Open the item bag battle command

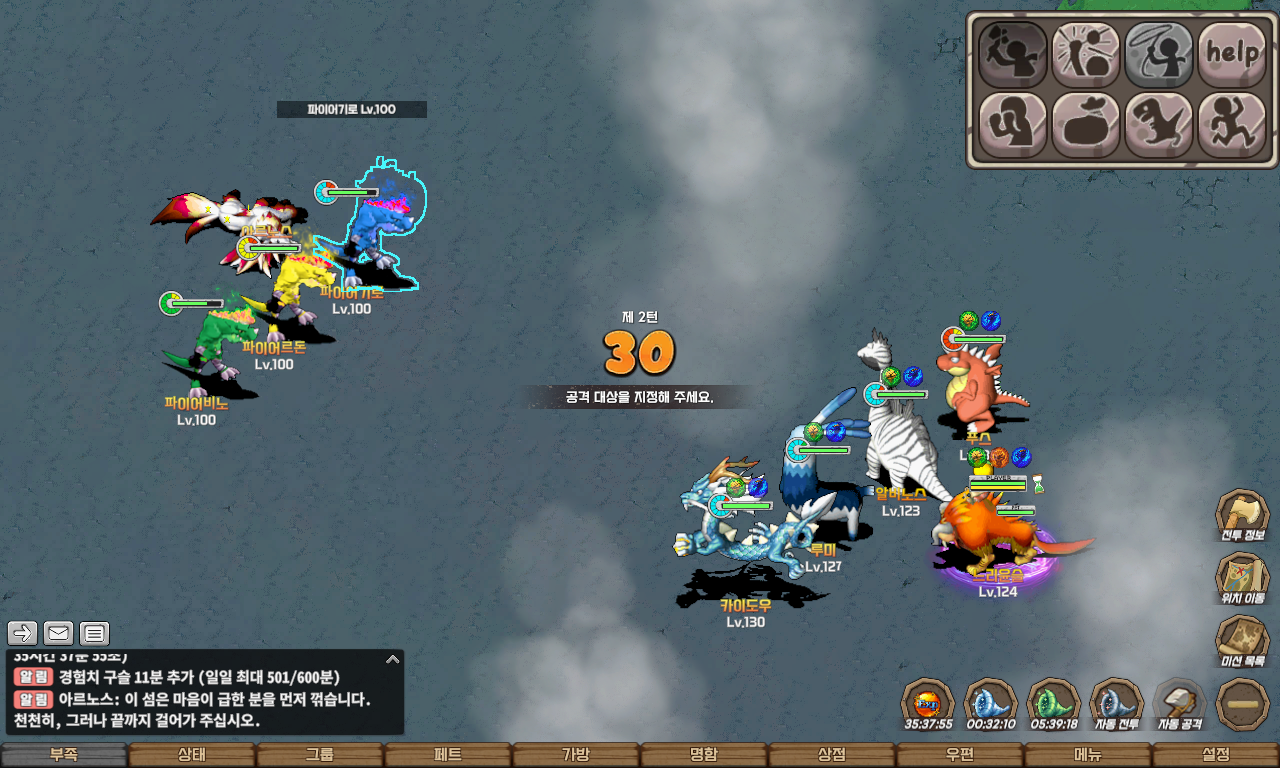coord(1085,125)
